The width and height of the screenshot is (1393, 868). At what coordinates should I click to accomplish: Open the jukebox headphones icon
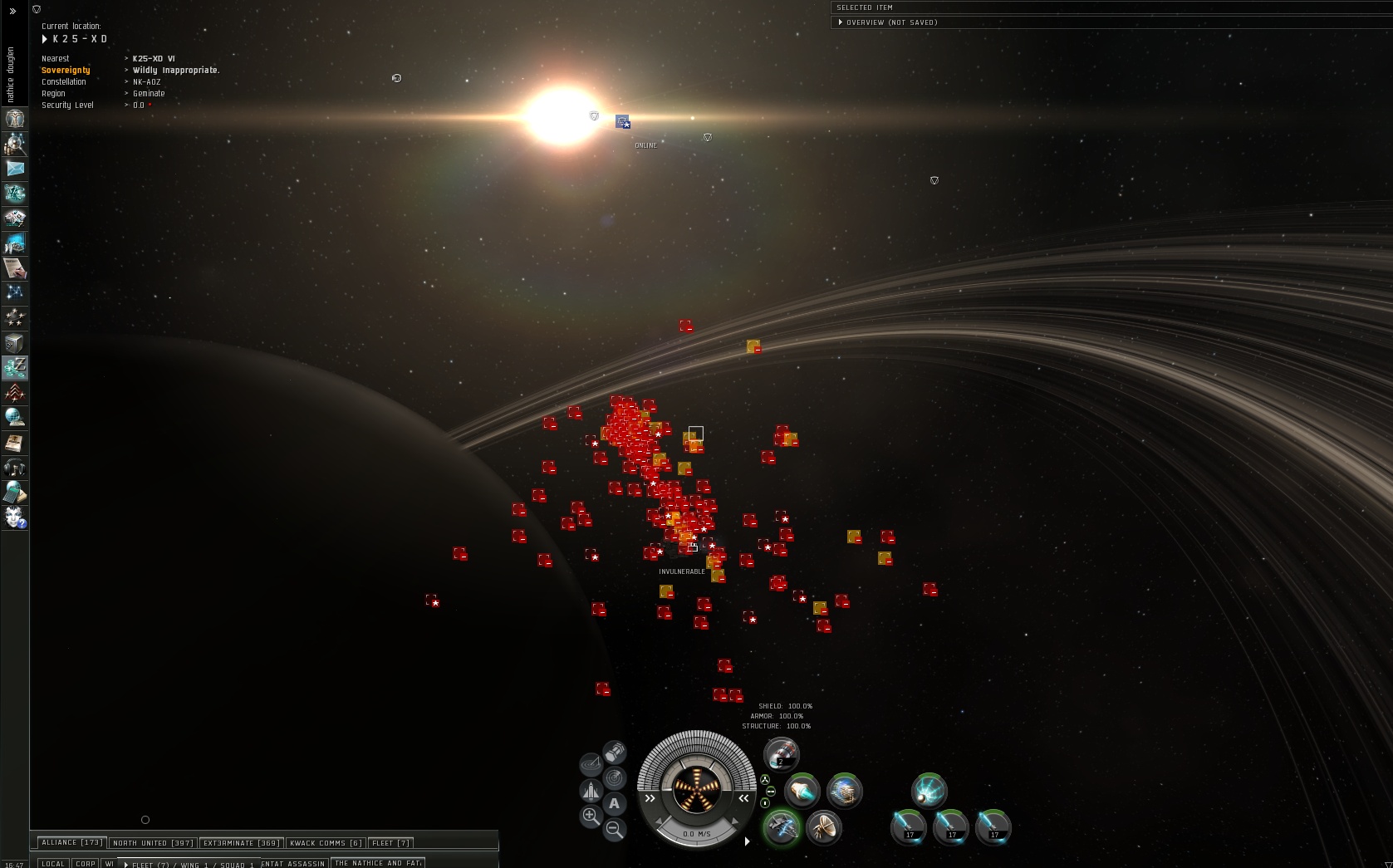15,468
